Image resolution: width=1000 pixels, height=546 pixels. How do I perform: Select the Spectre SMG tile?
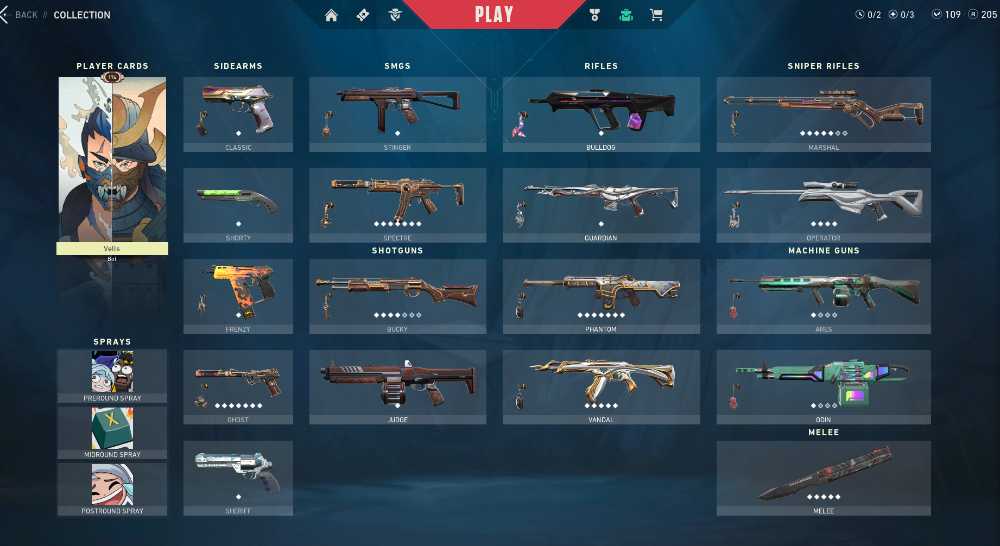(x=398, y=205)
